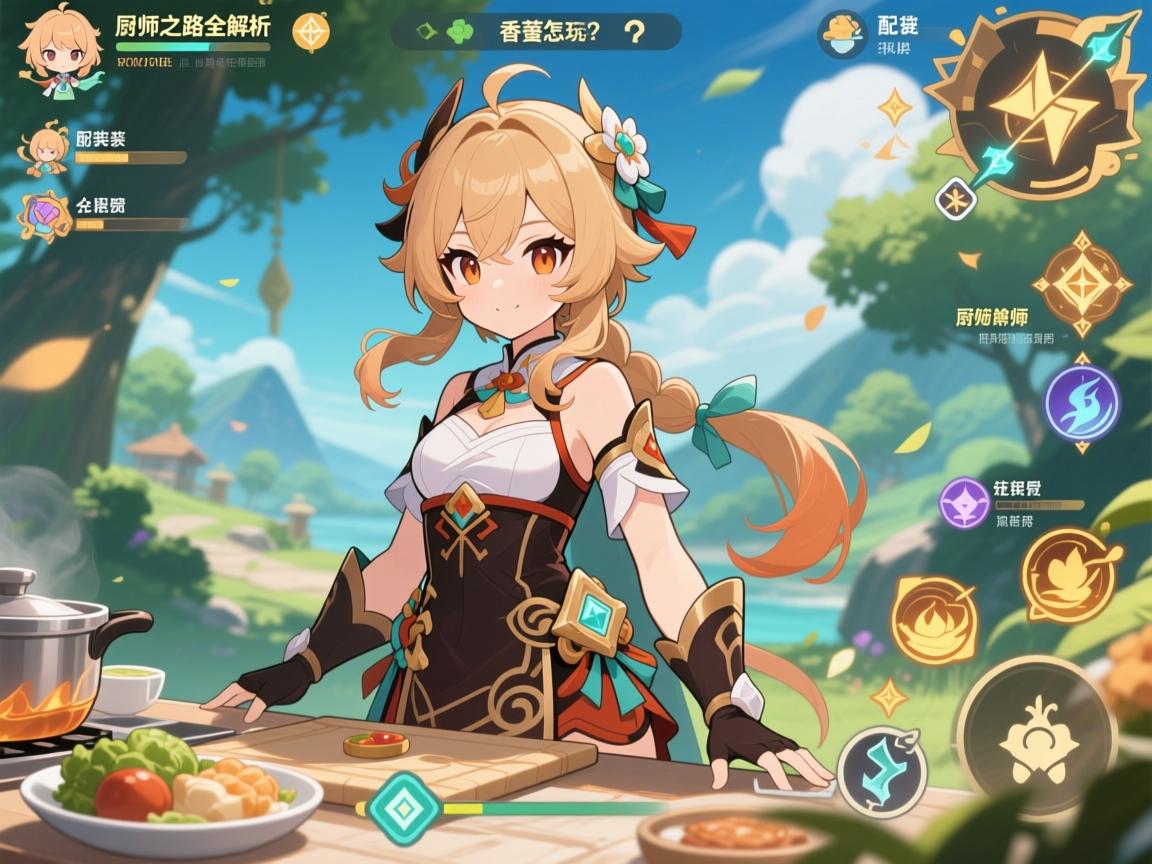Viewport: 1152px width, 864px height.
Task: Click the teal diamond handle on bottom bar
Action: click(x=403, y=806)
